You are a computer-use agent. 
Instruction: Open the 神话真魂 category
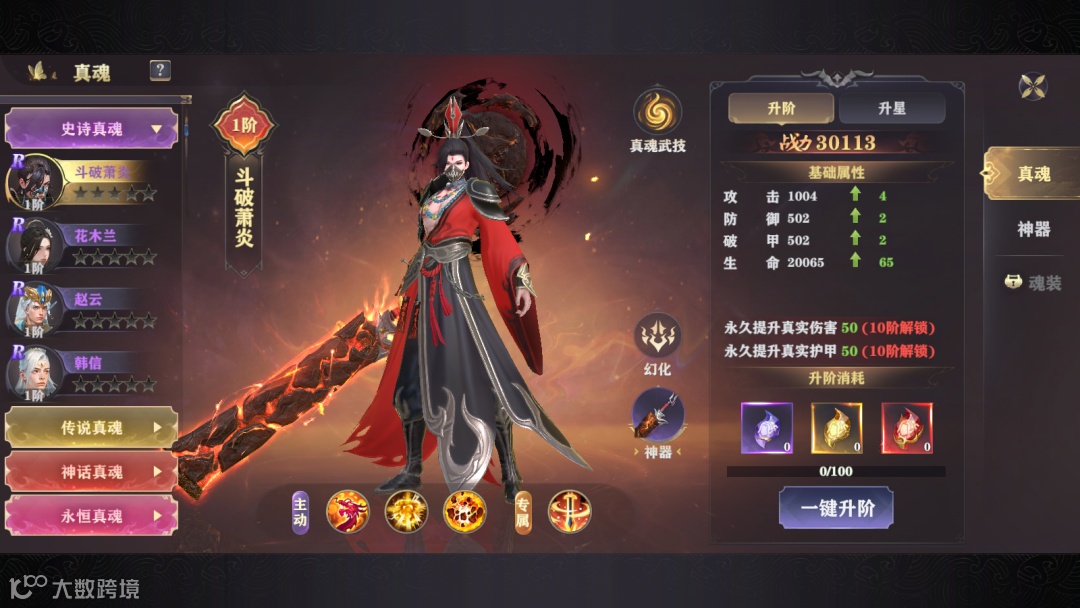[92, 471]
